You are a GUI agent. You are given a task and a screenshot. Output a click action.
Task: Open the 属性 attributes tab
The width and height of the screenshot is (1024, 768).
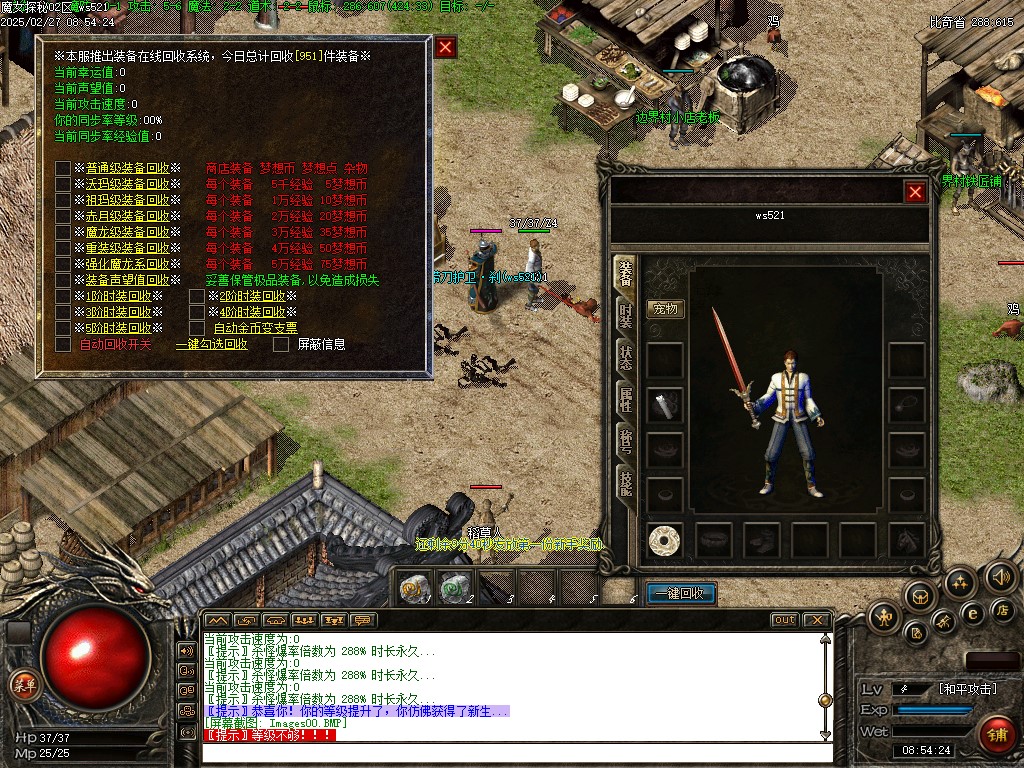click(x=624, y=401)
